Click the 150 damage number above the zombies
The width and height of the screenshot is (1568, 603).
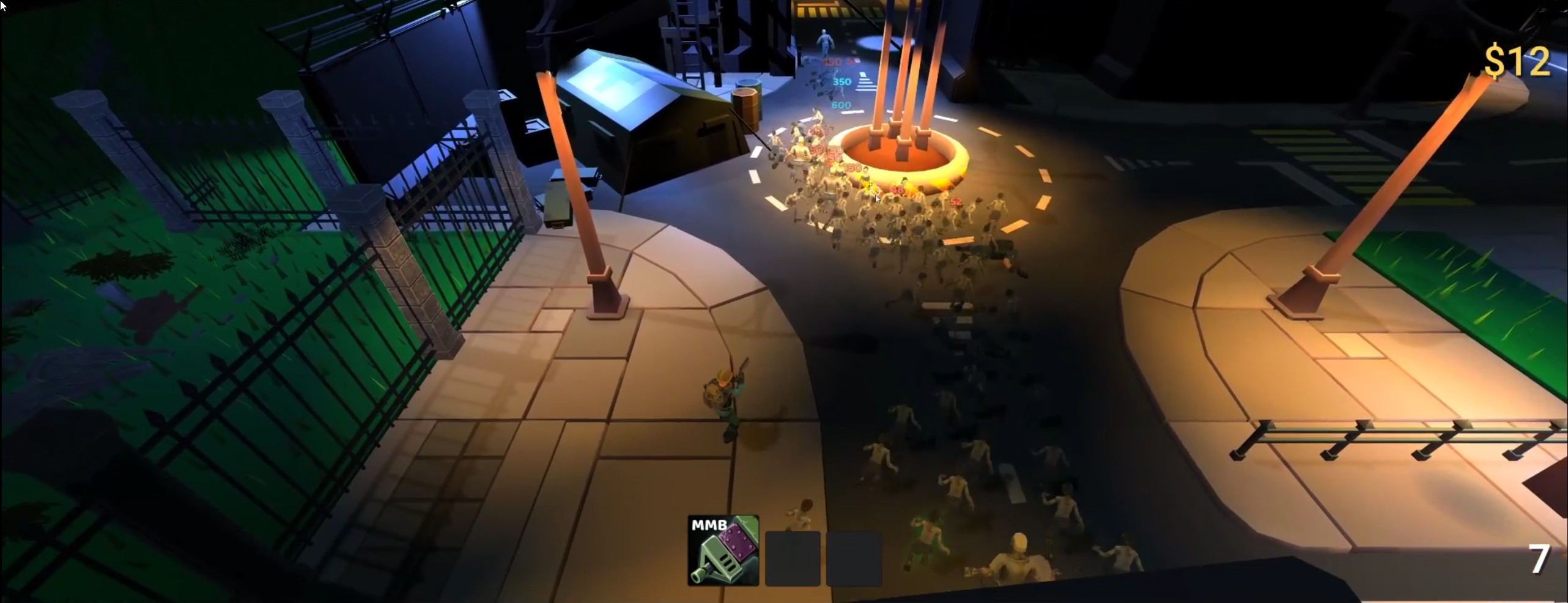click(x=832, y=62)
